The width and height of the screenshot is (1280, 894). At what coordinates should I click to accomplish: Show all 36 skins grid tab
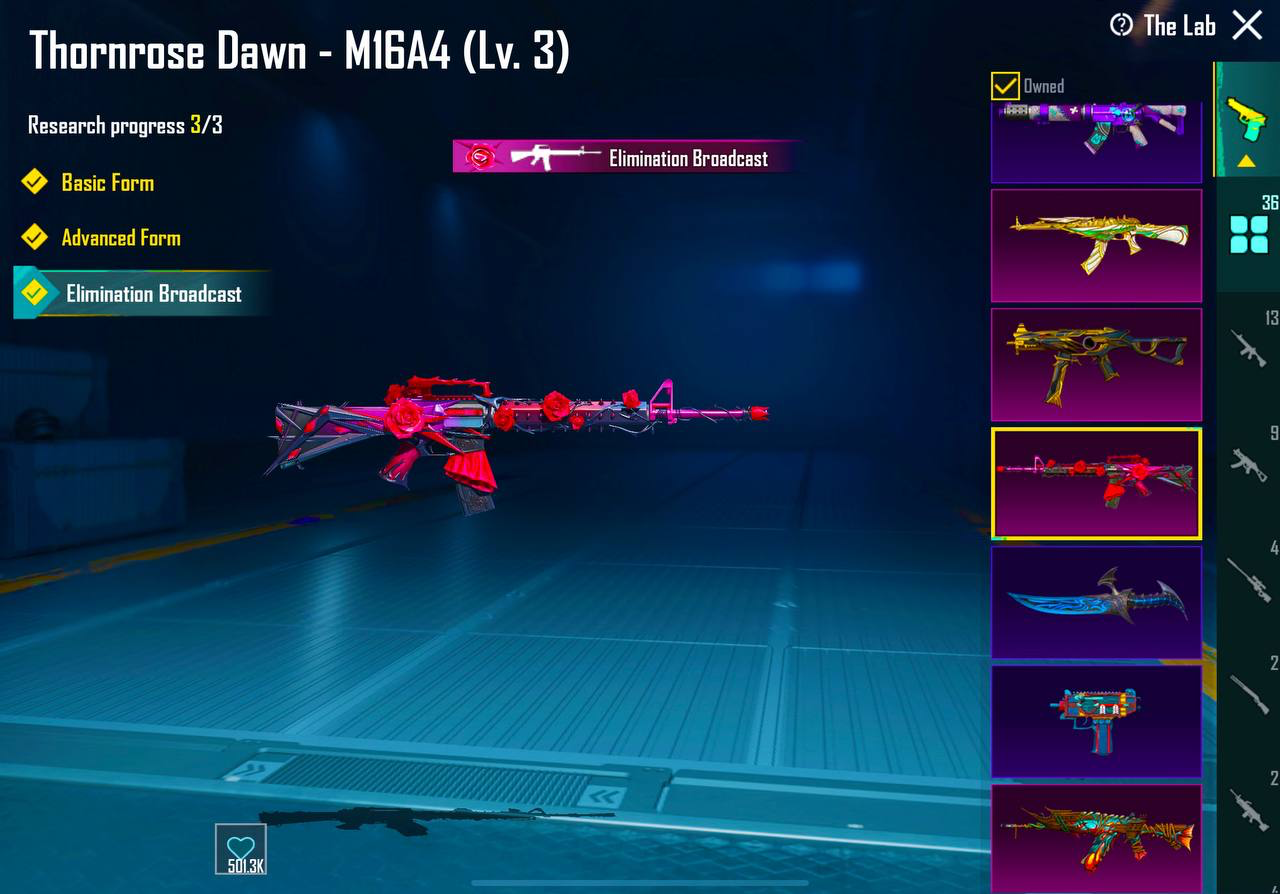[1249, 234]
